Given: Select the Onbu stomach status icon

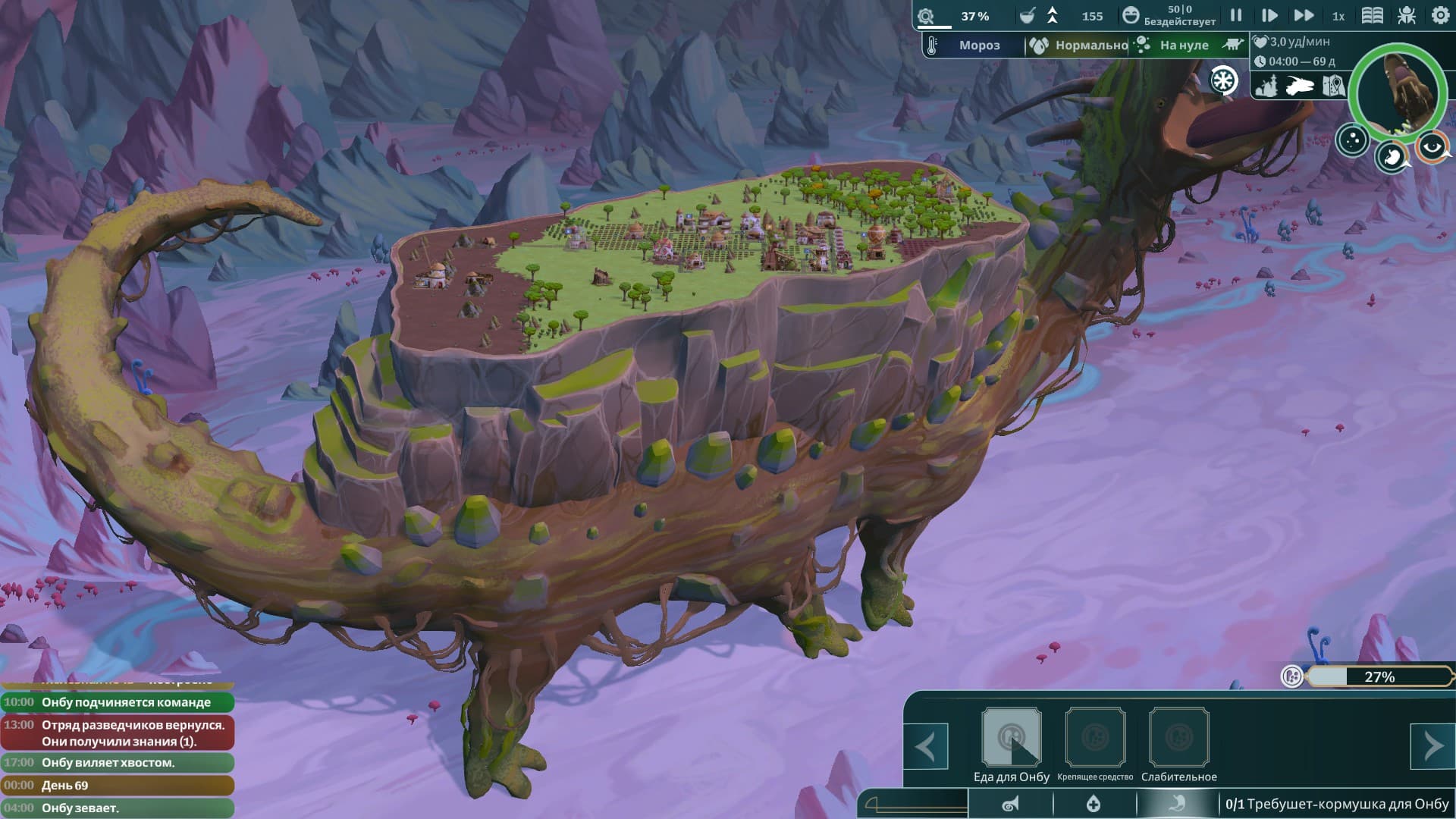Looking at the screenshot, I should (x=1391, y=156).
